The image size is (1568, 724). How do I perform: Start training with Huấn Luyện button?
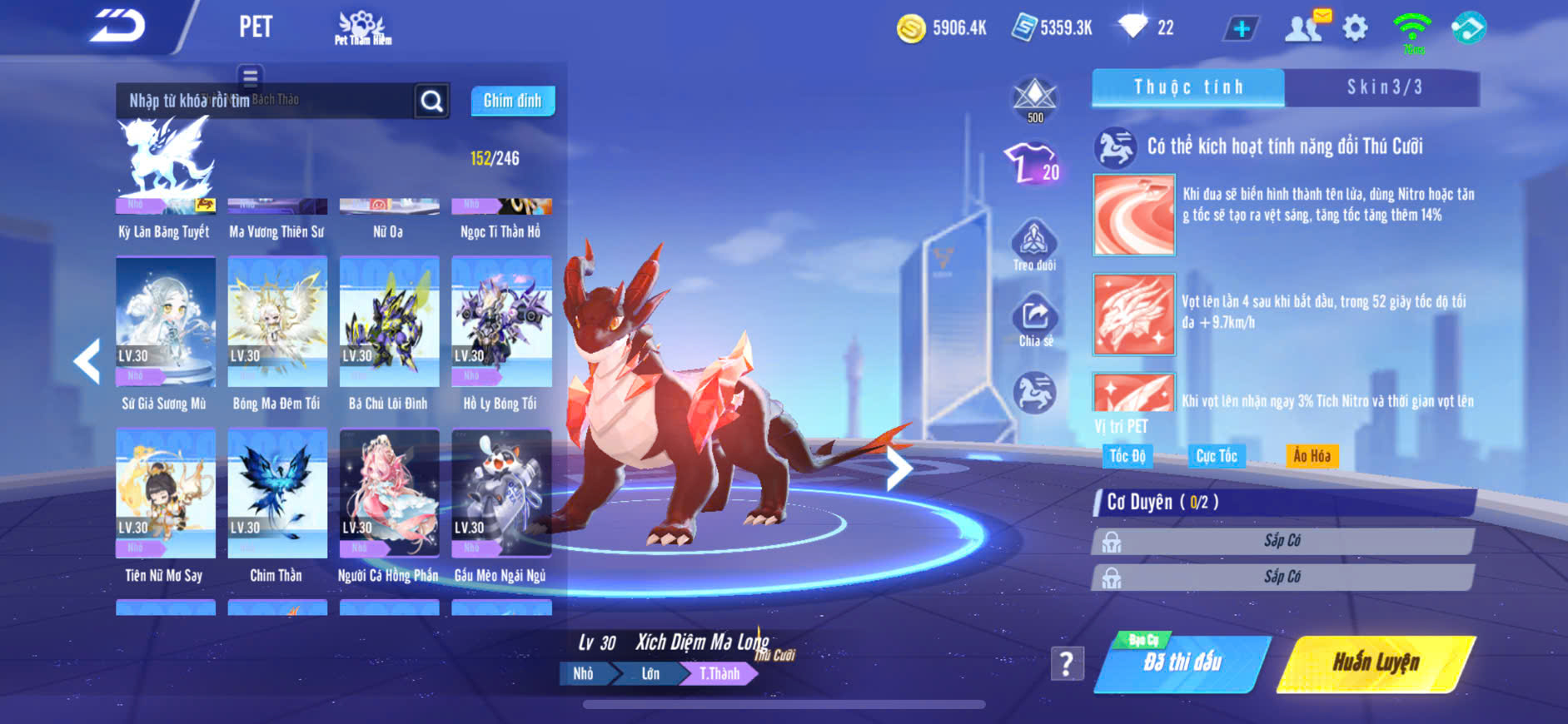click(1376, 663)
